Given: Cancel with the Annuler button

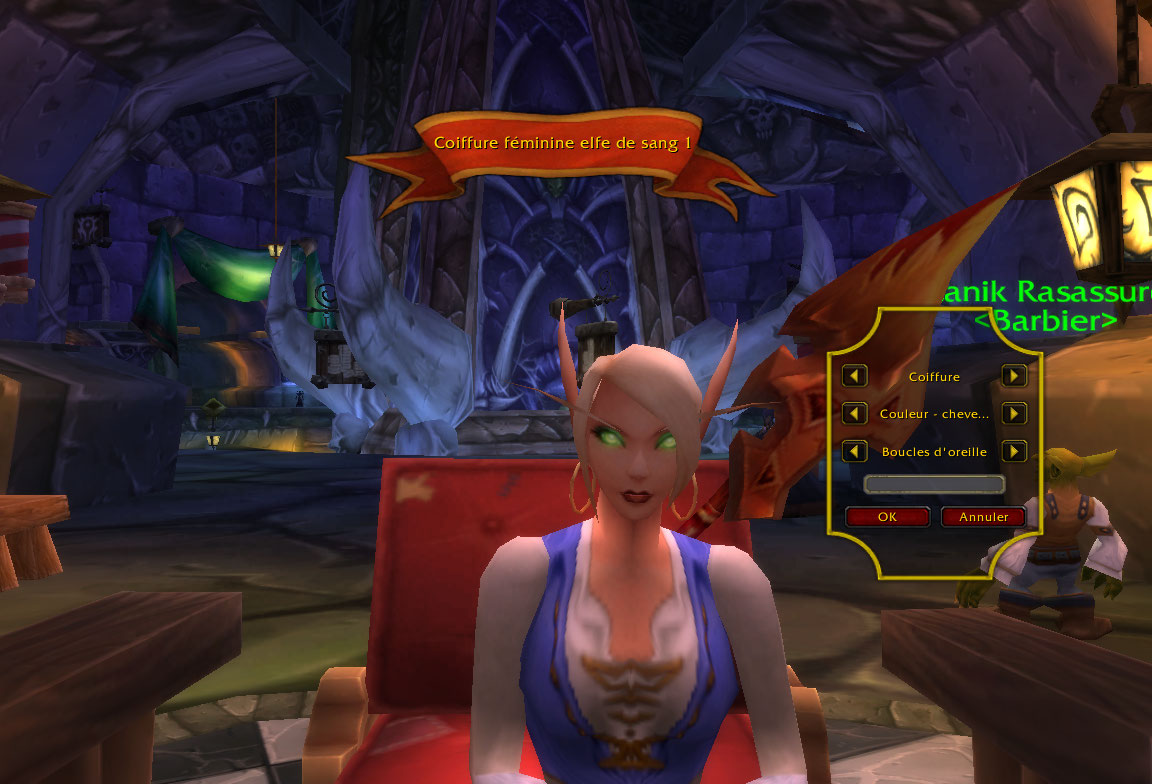Looking at the screenshot, I should [x=983, y=517].
